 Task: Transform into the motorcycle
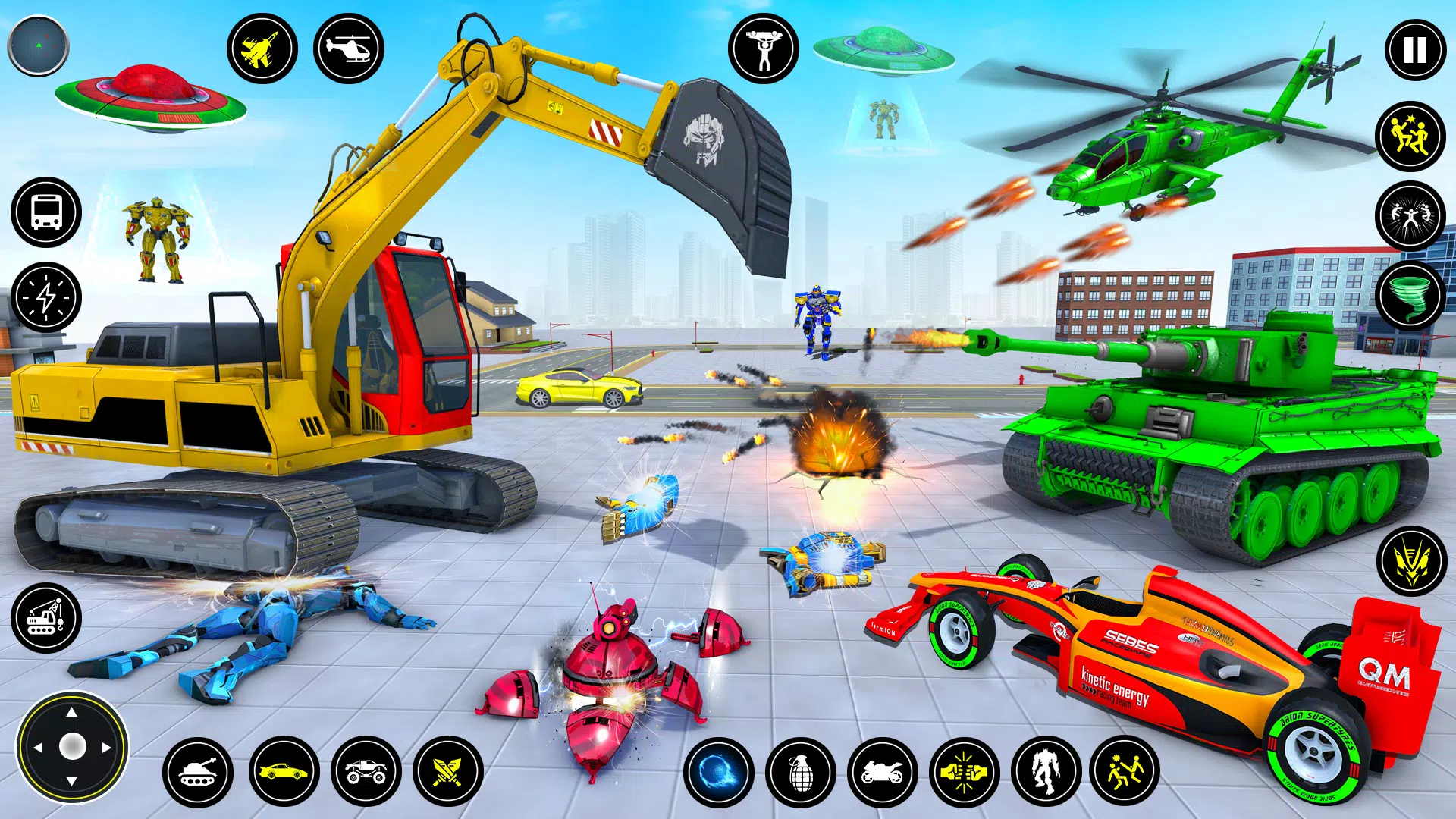(882, 772)
